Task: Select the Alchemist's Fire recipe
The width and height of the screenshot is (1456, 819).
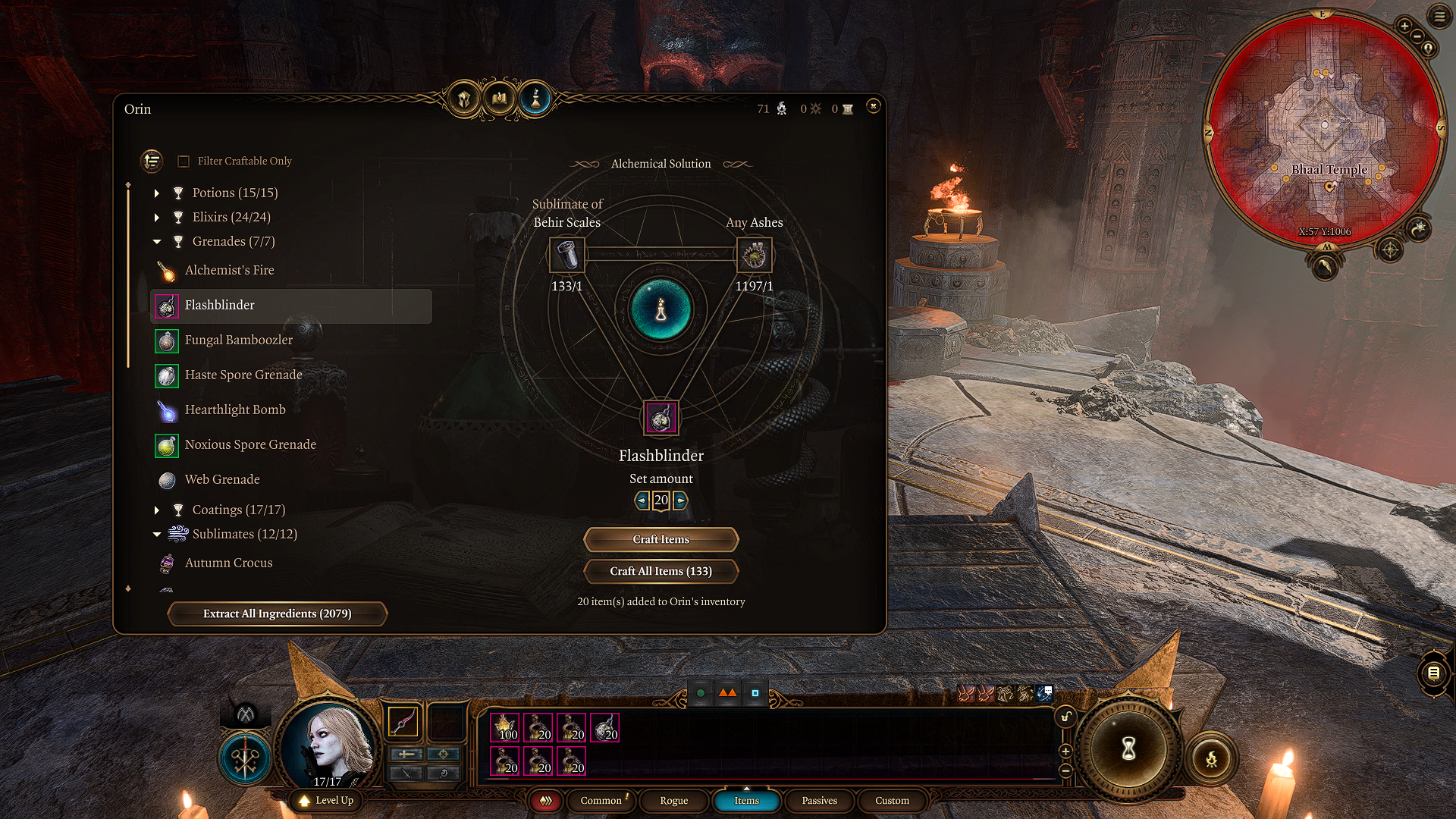Action: pos(229,271)
